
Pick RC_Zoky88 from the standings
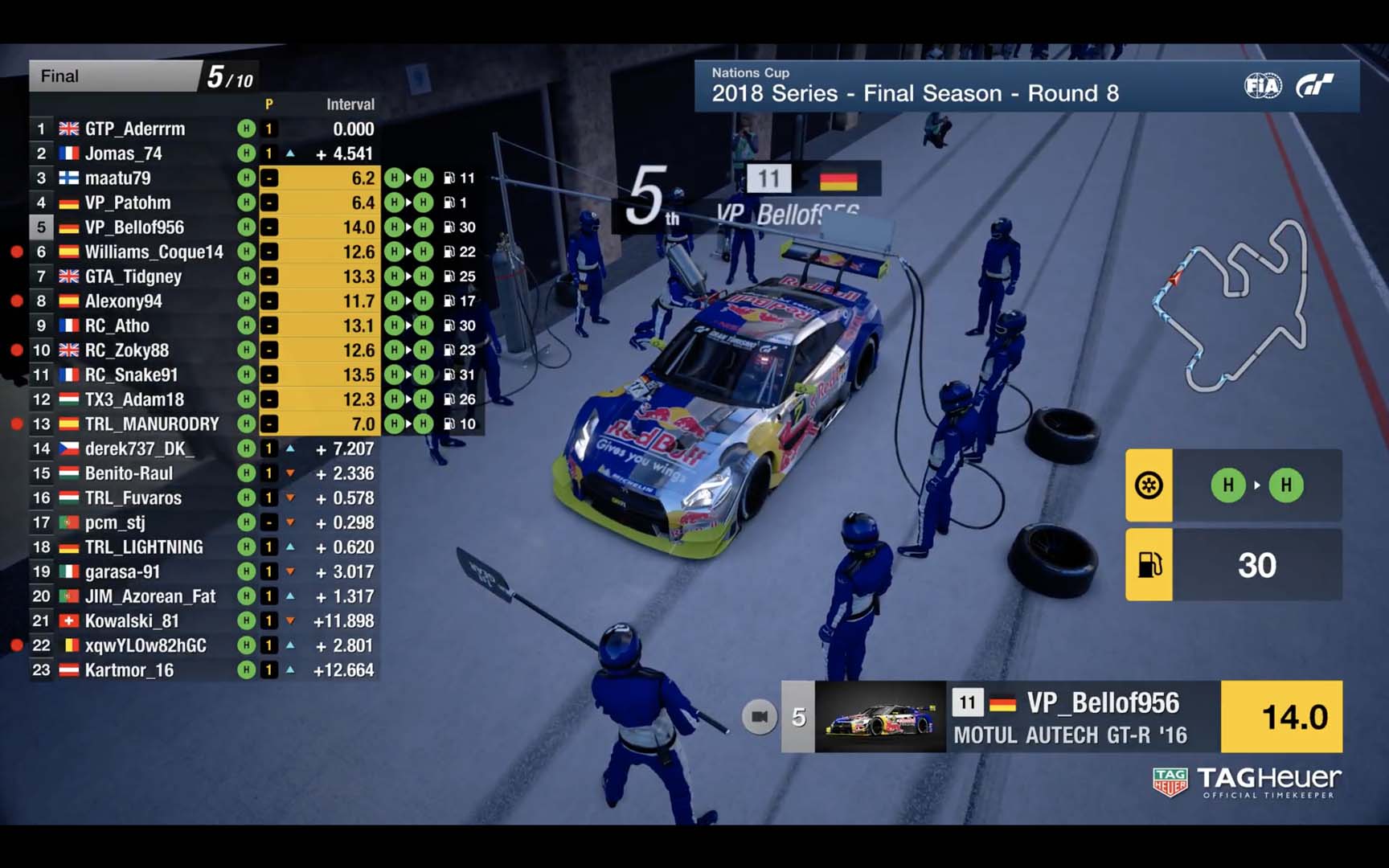127,350
